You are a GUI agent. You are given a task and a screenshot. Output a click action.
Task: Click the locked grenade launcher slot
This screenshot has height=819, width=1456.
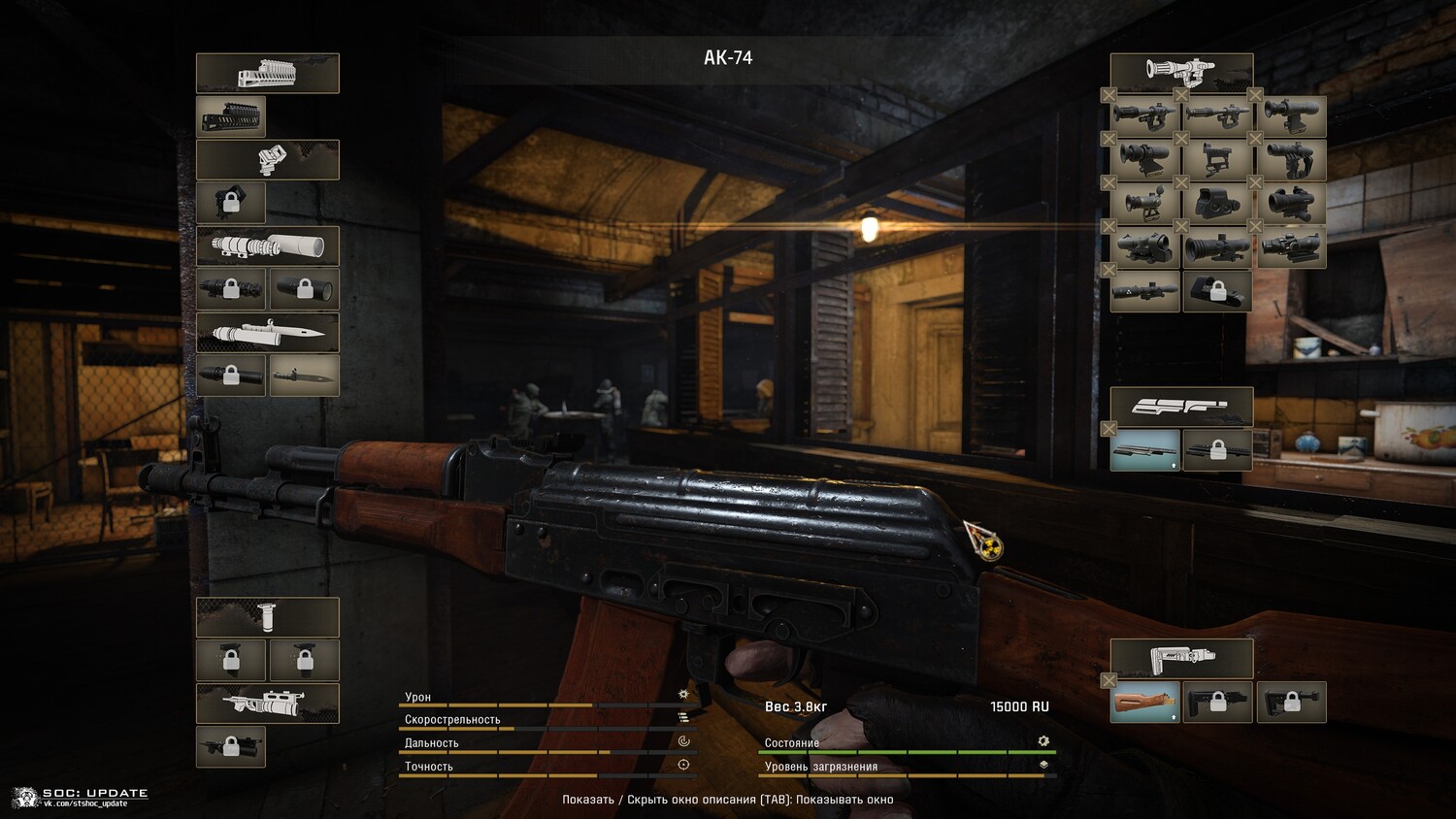(231, 746)
